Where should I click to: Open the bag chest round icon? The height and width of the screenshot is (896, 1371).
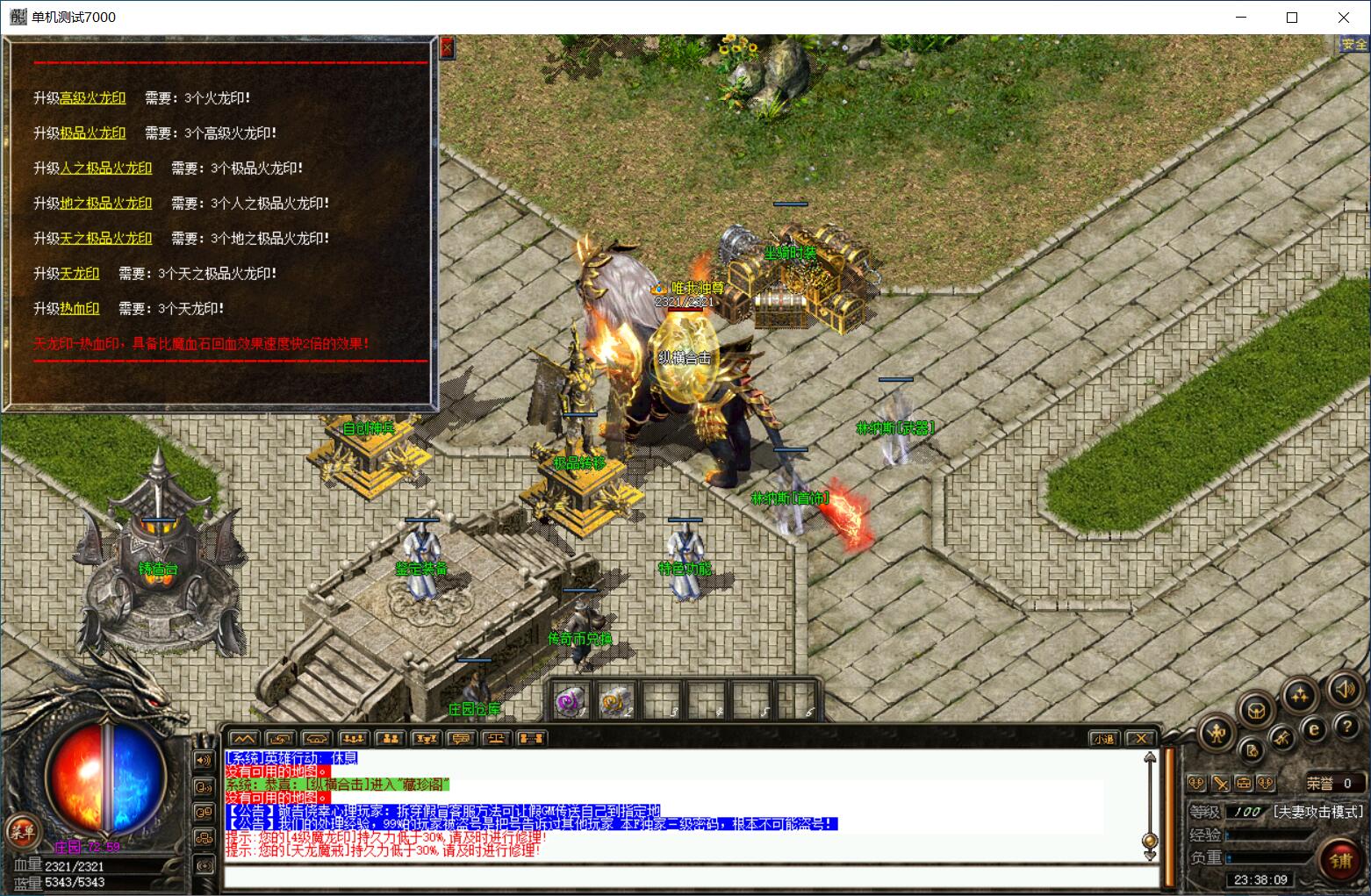1256,709
